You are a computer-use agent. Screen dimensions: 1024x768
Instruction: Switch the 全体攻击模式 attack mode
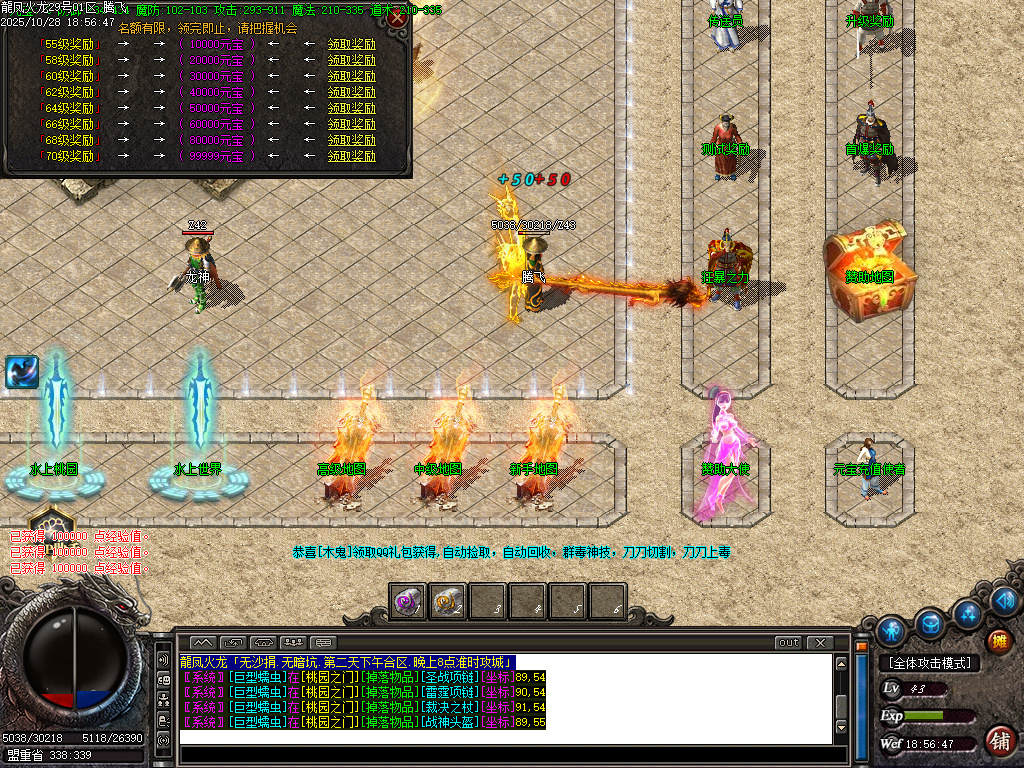[x=928, y=663]
